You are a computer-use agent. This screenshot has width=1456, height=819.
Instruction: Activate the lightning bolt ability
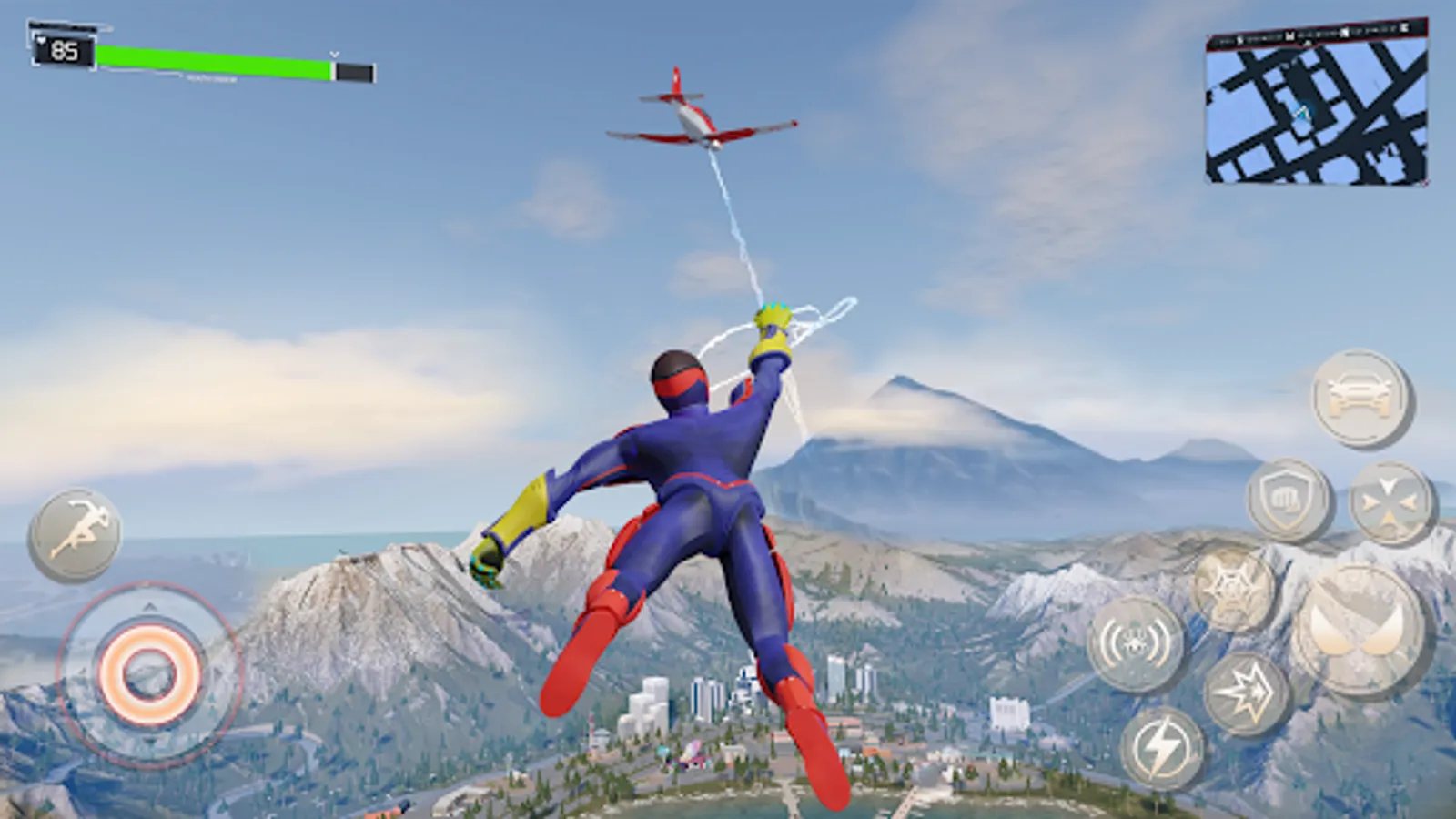point(1162,748)
